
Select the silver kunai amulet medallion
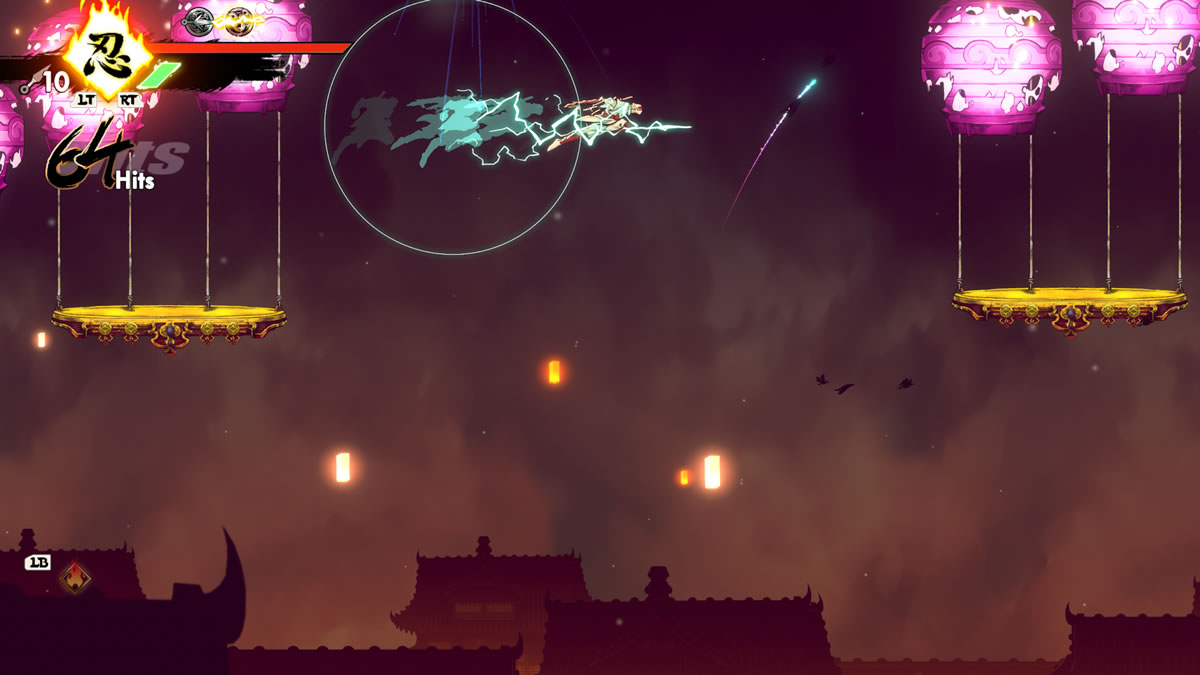click(200, 20)
